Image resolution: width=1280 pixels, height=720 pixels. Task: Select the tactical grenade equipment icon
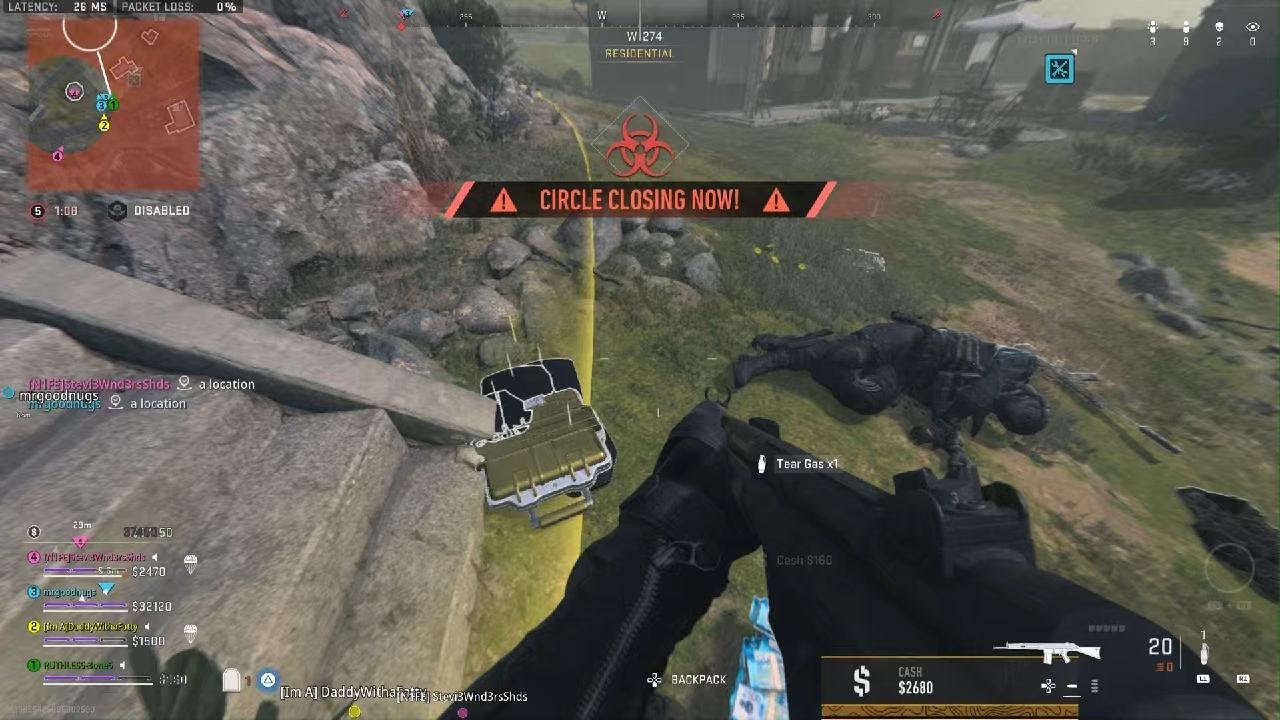(x=1203, y=651)
